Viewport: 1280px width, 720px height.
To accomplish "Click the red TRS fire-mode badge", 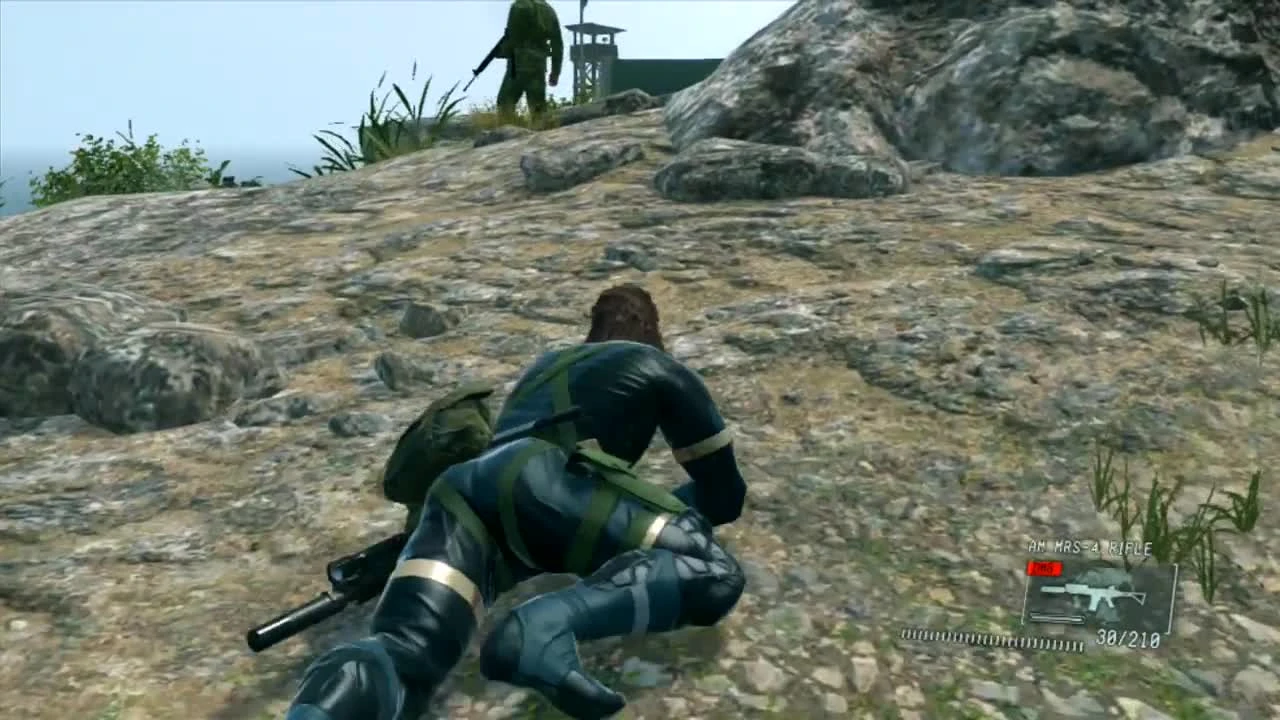I will pyautogui.click(x=1044, y=568).
